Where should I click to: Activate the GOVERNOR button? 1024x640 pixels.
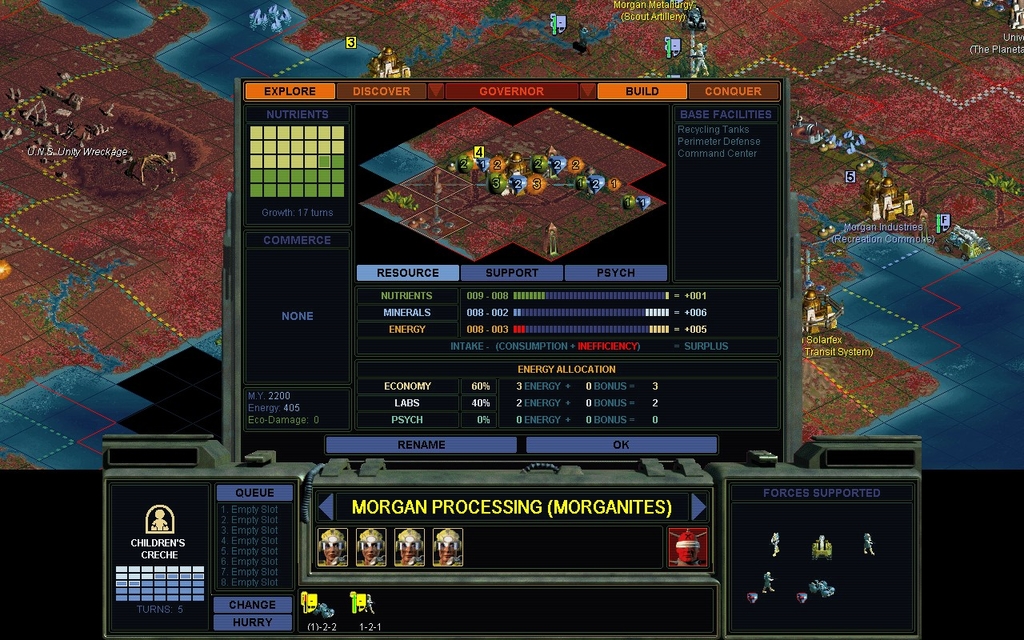pyautogui.click(x=511, y=91)
